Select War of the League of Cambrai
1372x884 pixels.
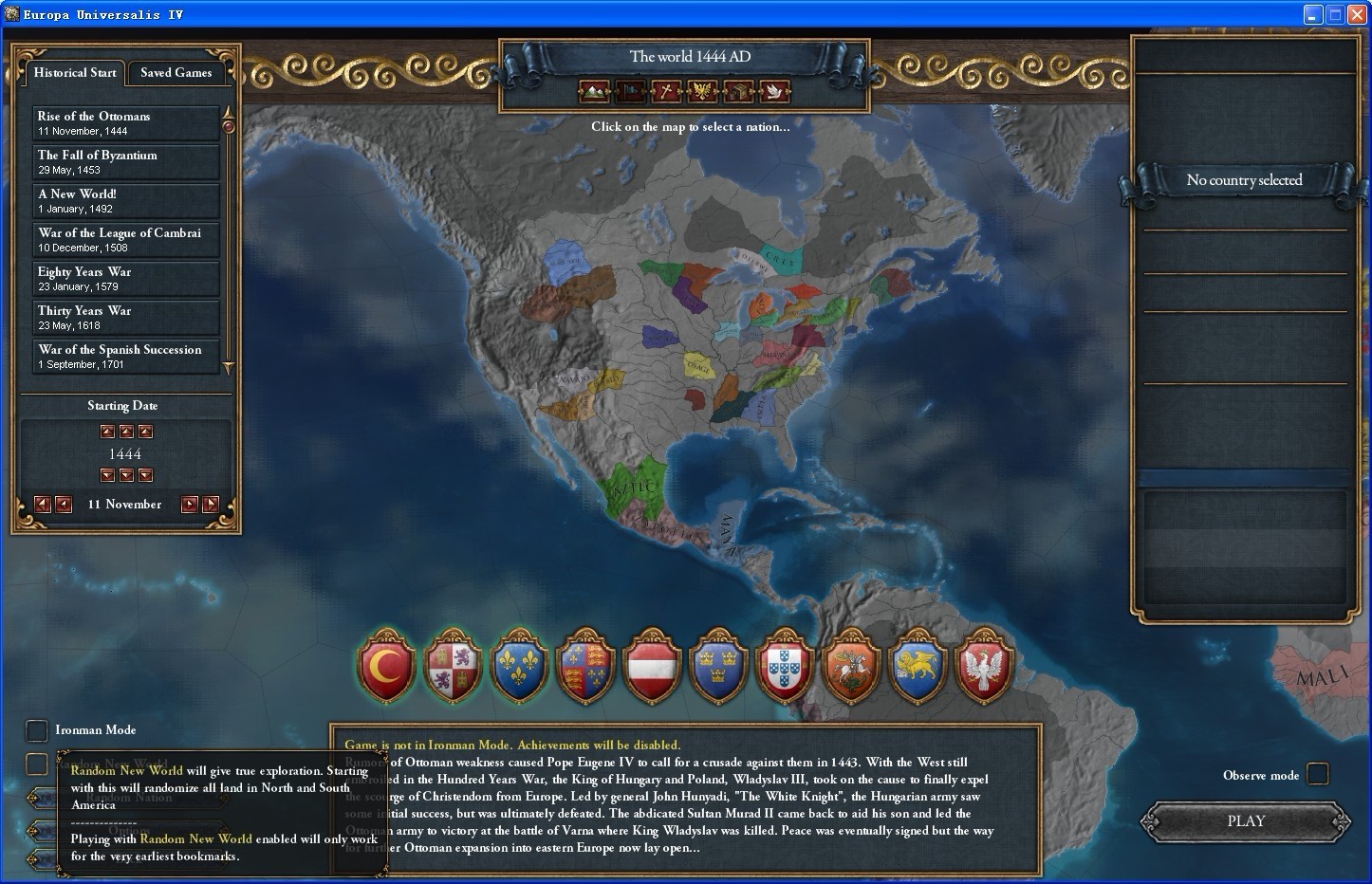click(x=126, y=240)
